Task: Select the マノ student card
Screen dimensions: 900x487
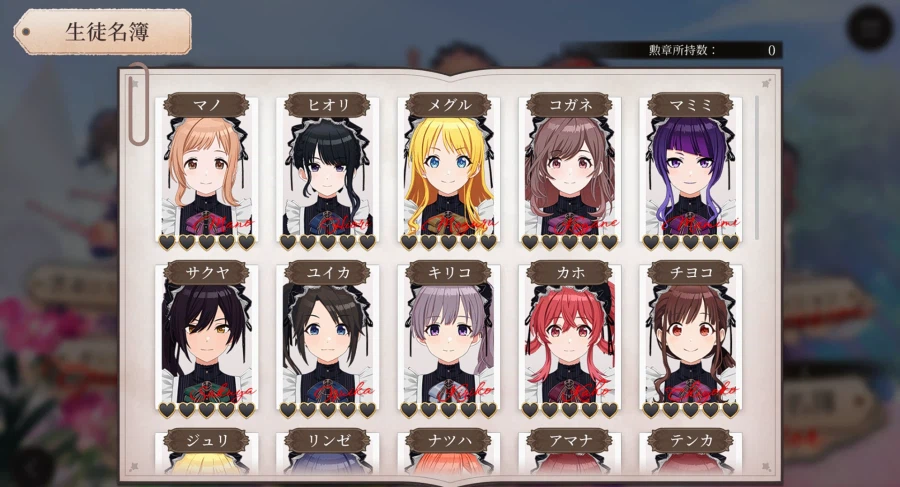Action: click(x=206, y=170)
